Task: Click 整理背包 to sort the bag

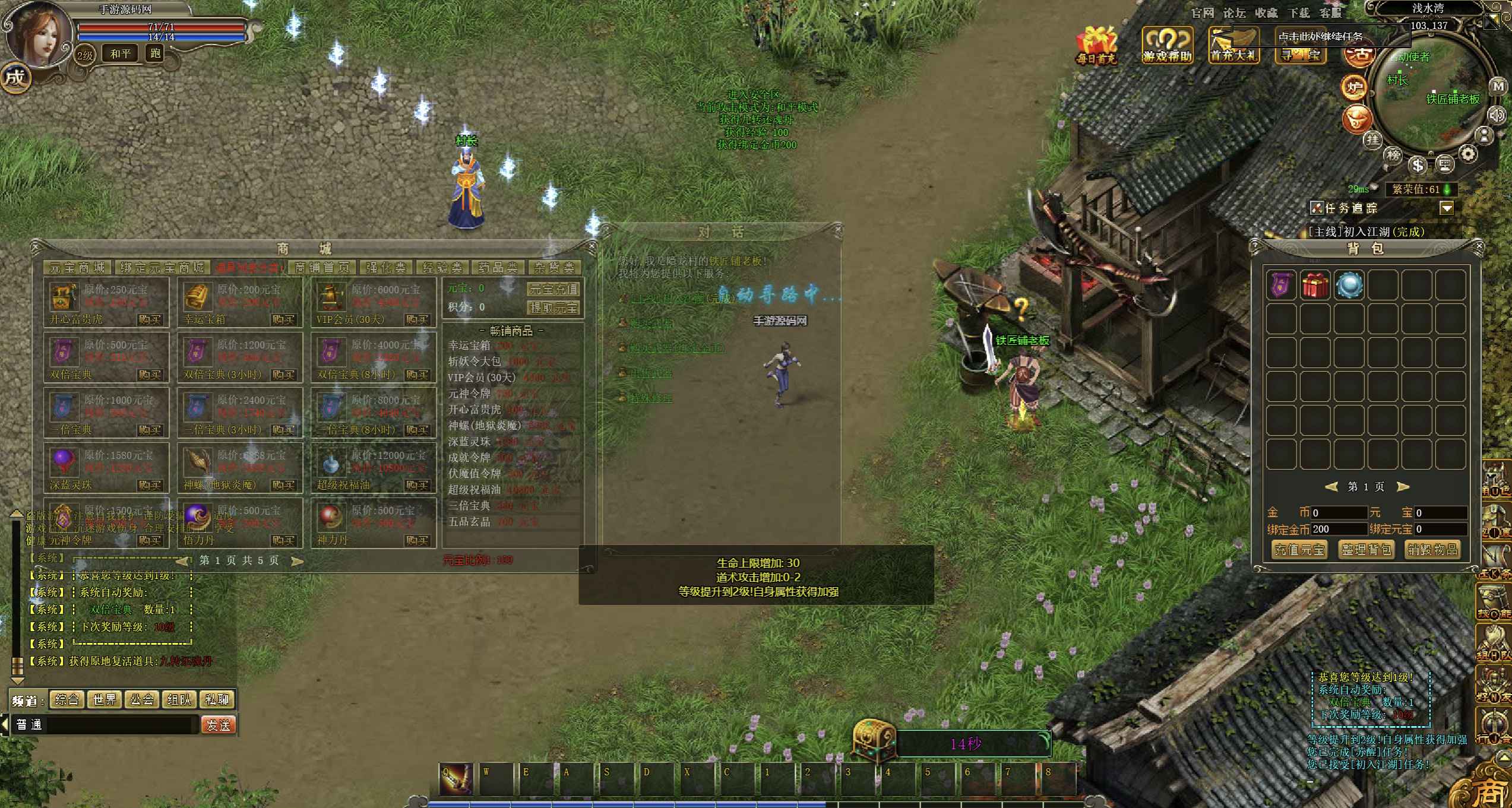Action: pyautogui.click(x=1366, y=550)
